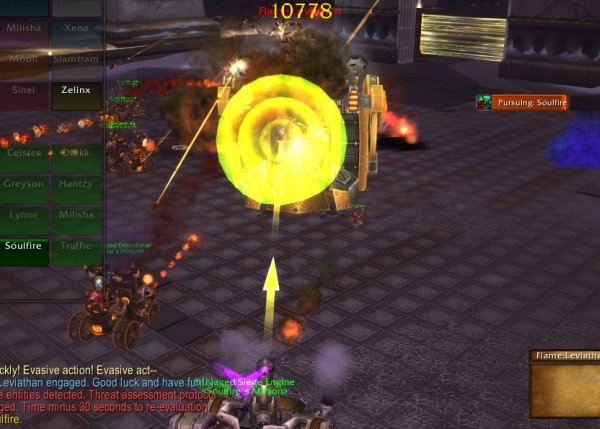Choose Mooli's raid frame
600x429 pixels.
tap(24, 60)
